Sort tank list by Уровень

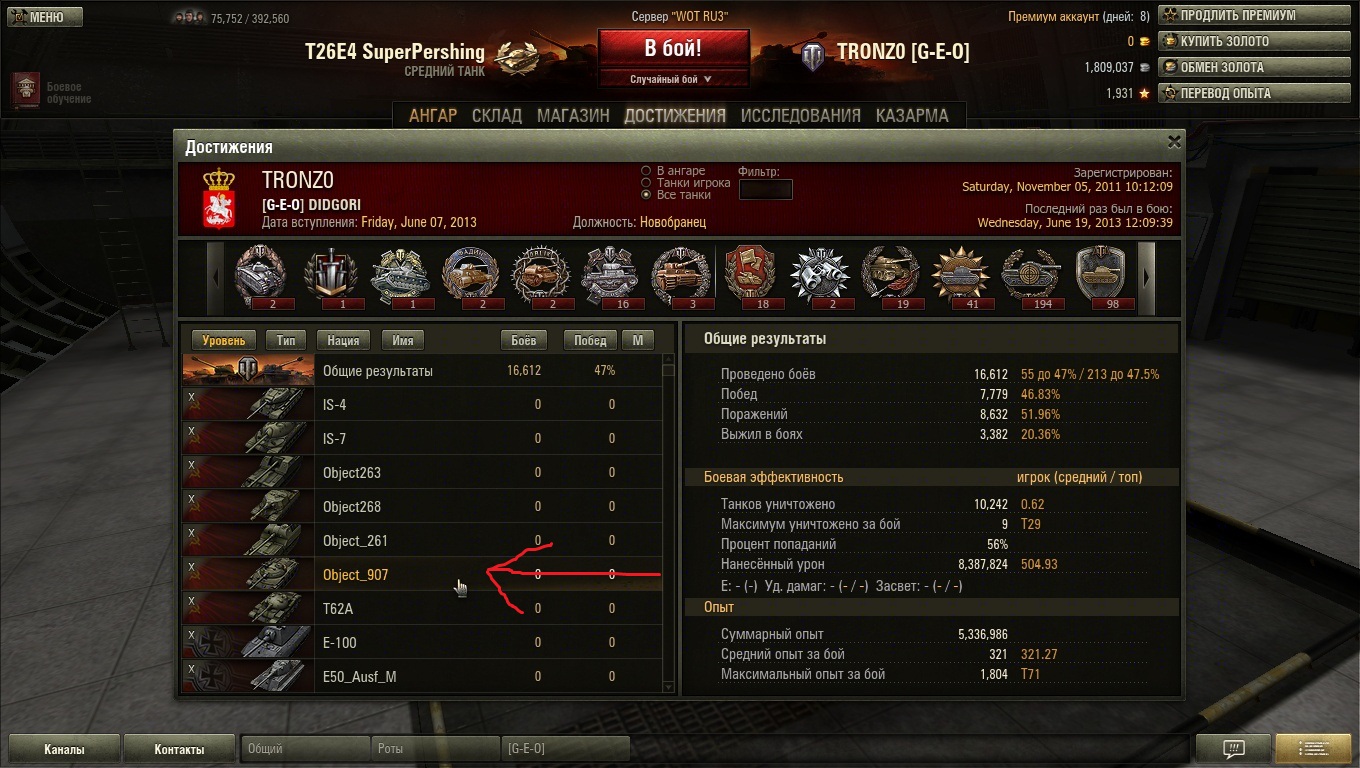click(224, 340)
